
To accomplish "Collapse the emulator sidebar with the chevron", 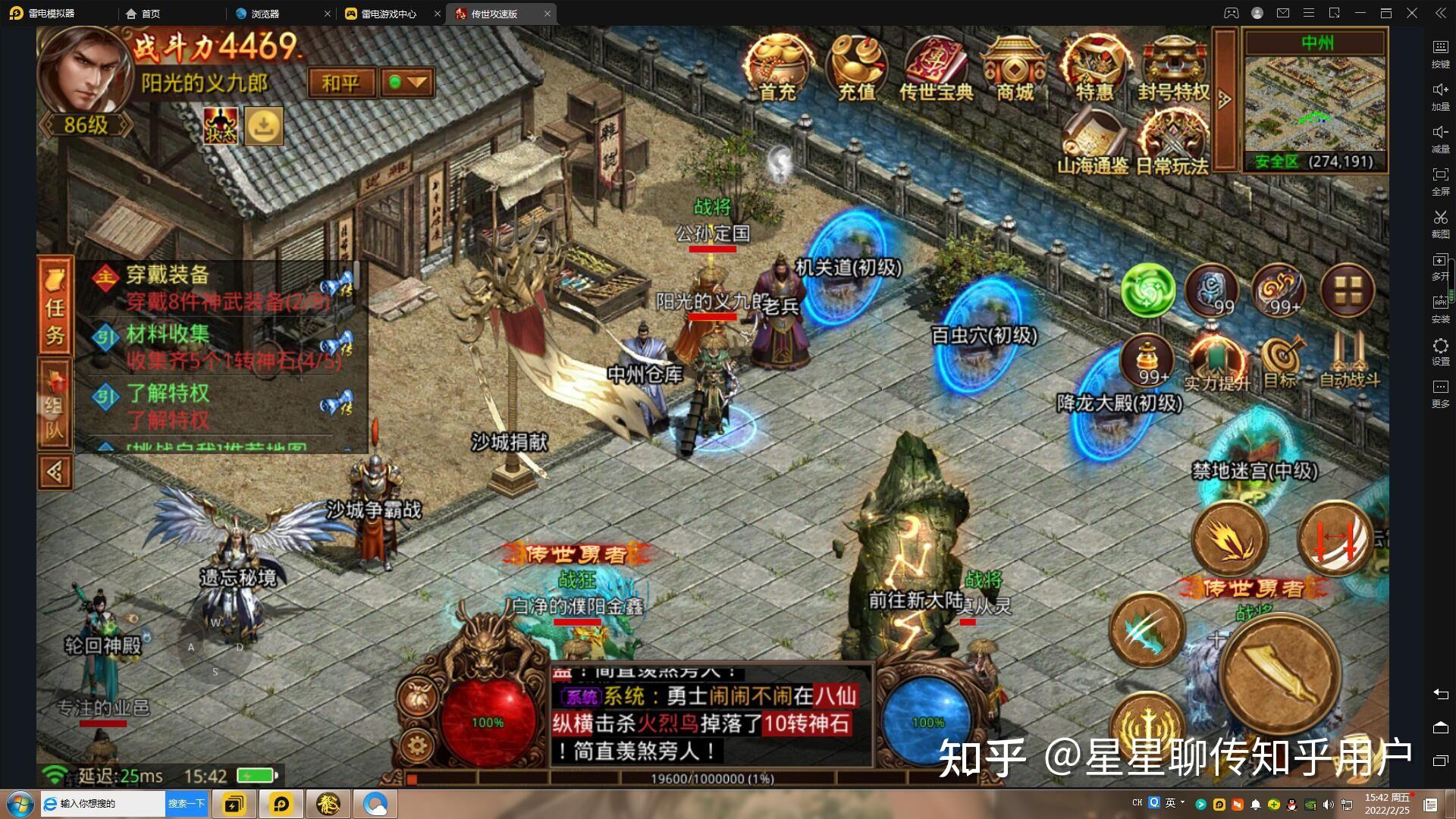I will click(1439, 13).
